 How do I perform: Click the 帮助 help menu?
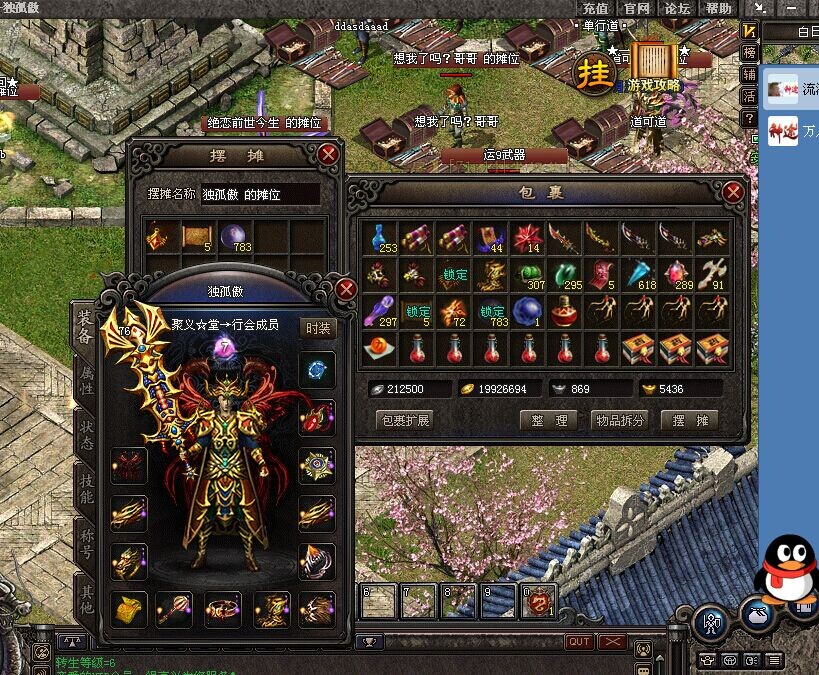(718, 8)
